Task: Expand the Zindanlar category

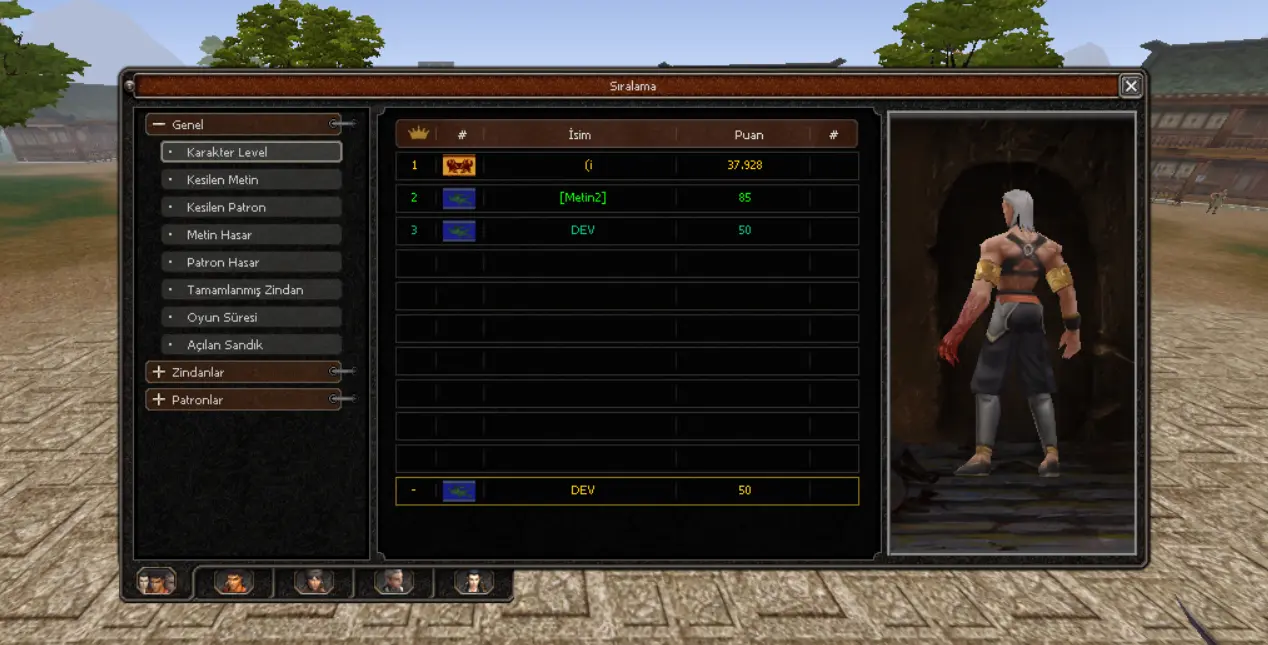Action: tap(159, 372)
